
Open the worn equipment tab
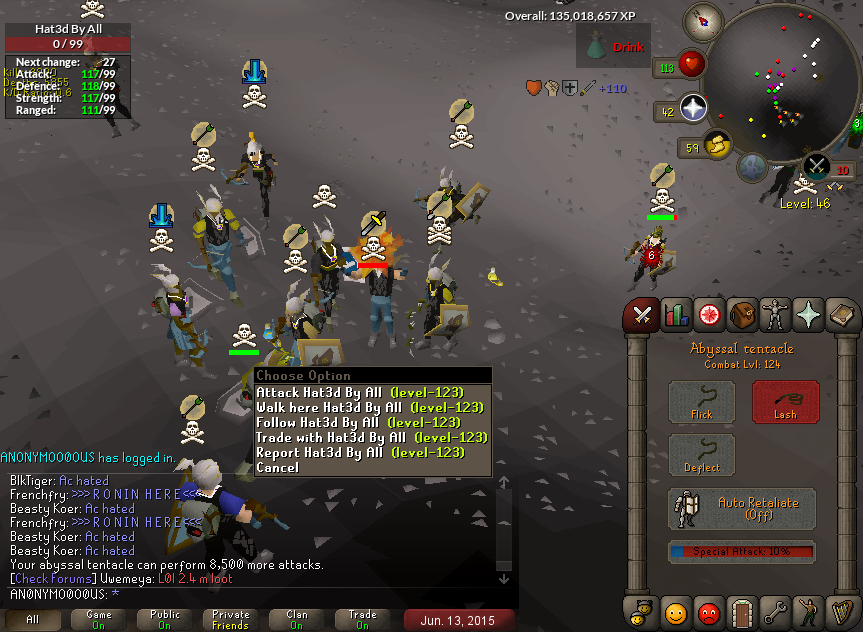tap(776, 316)
